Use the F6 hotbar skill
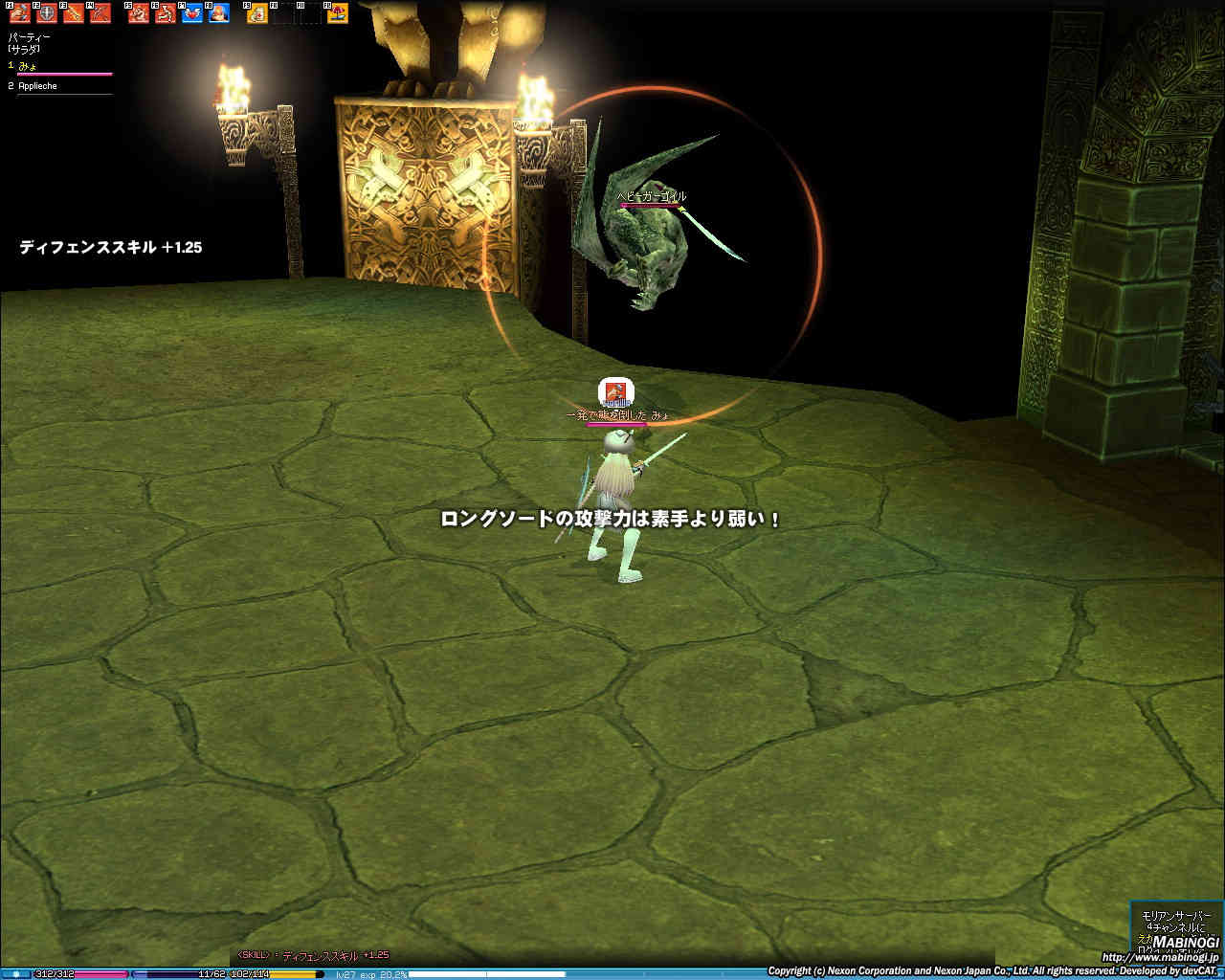The image size is (1225, 980). click(x=166, y=13)
